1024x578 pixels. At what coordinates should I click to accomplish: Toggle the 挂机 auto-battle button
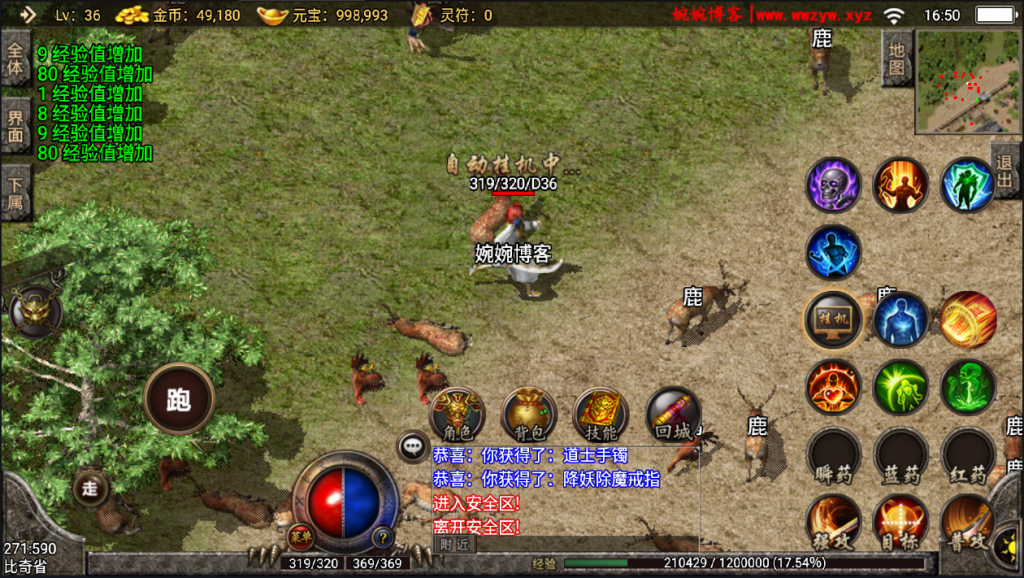coord(833,319)
